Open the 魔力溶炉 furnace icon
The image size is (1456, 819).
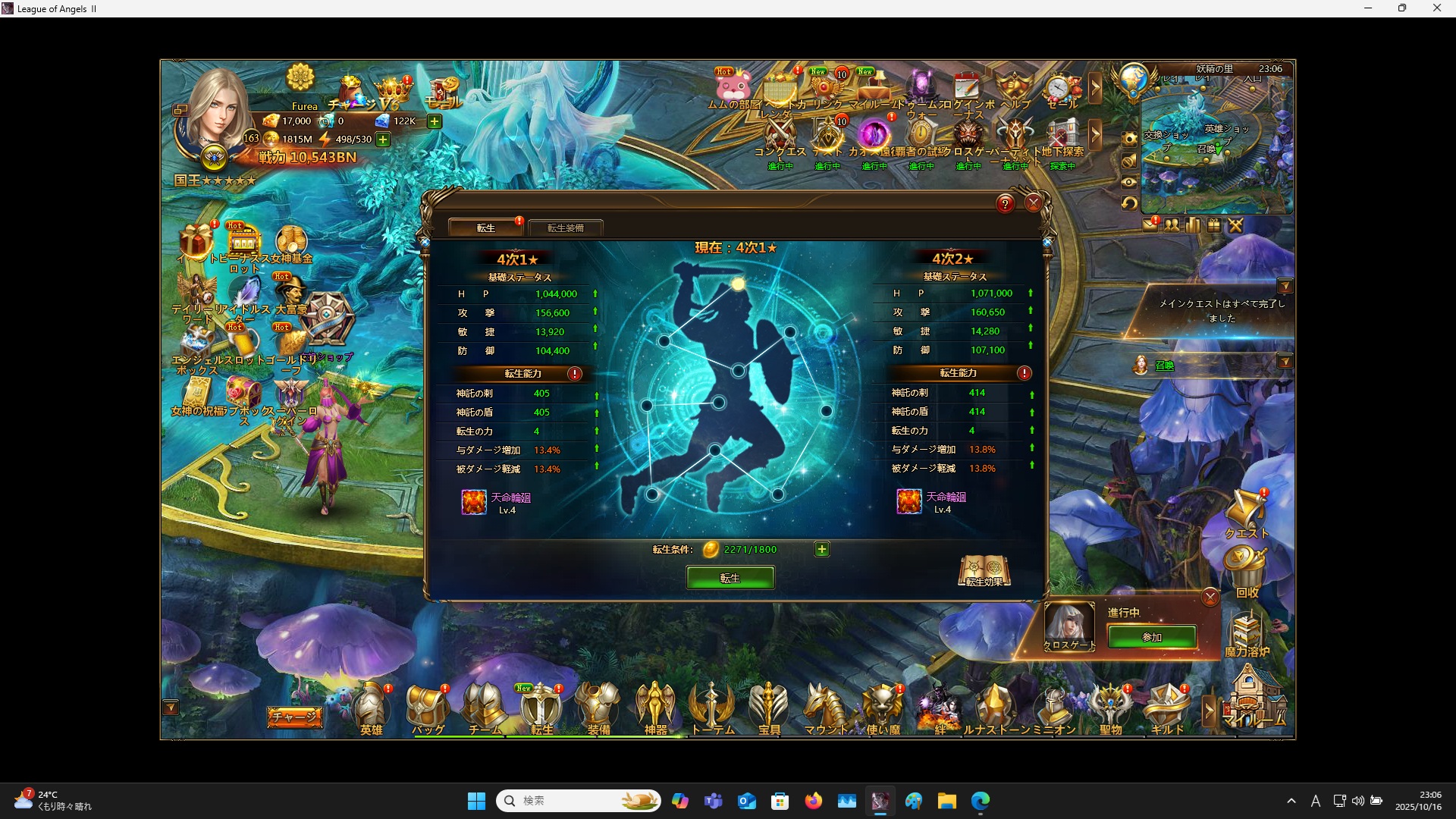[1246, 633]
